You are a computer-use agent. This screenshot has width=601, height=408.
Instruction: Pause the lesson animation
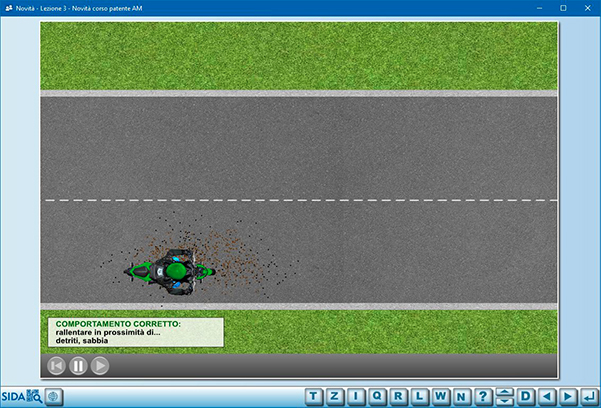click(78, 366)
